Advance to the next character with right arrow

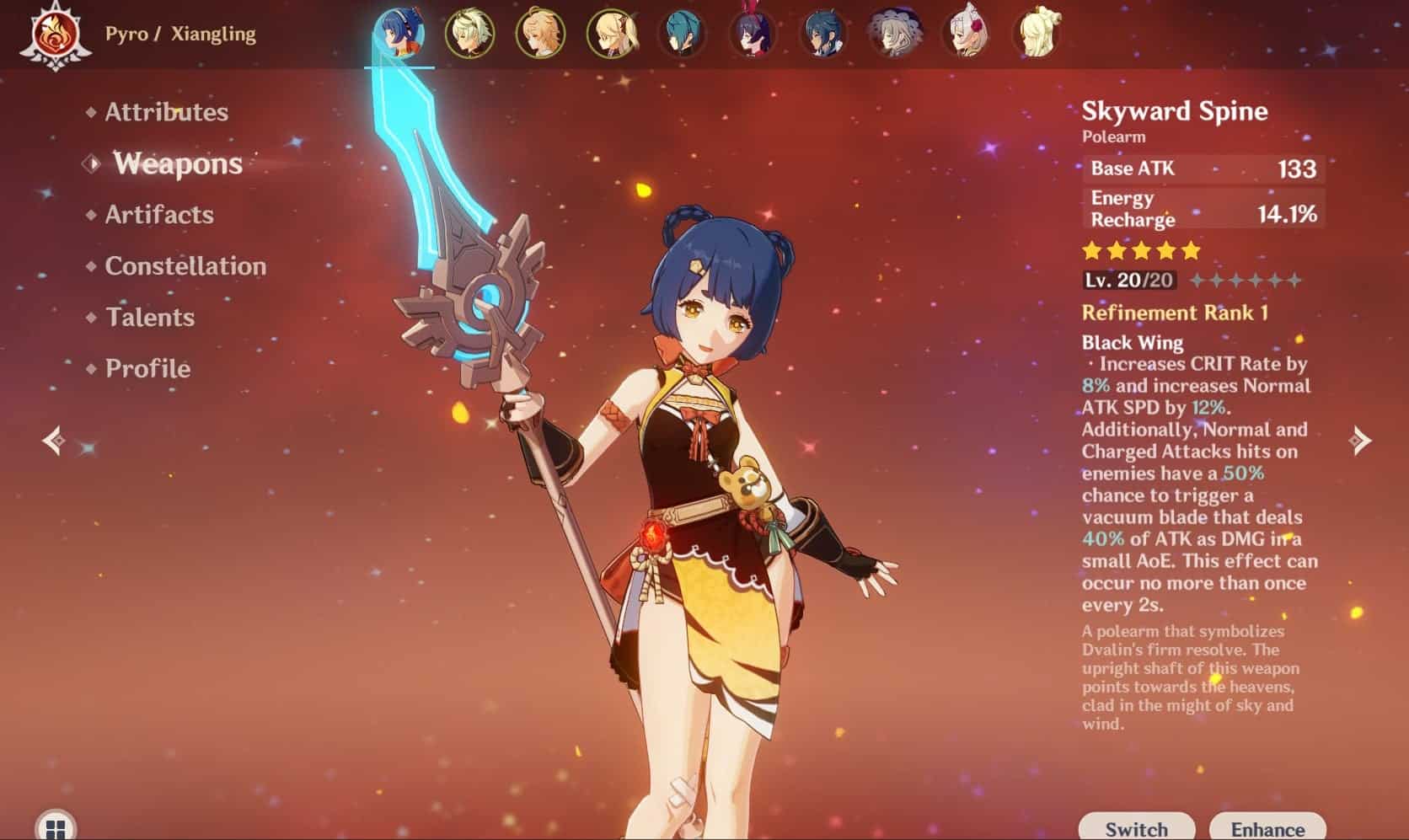[1359, 440]
